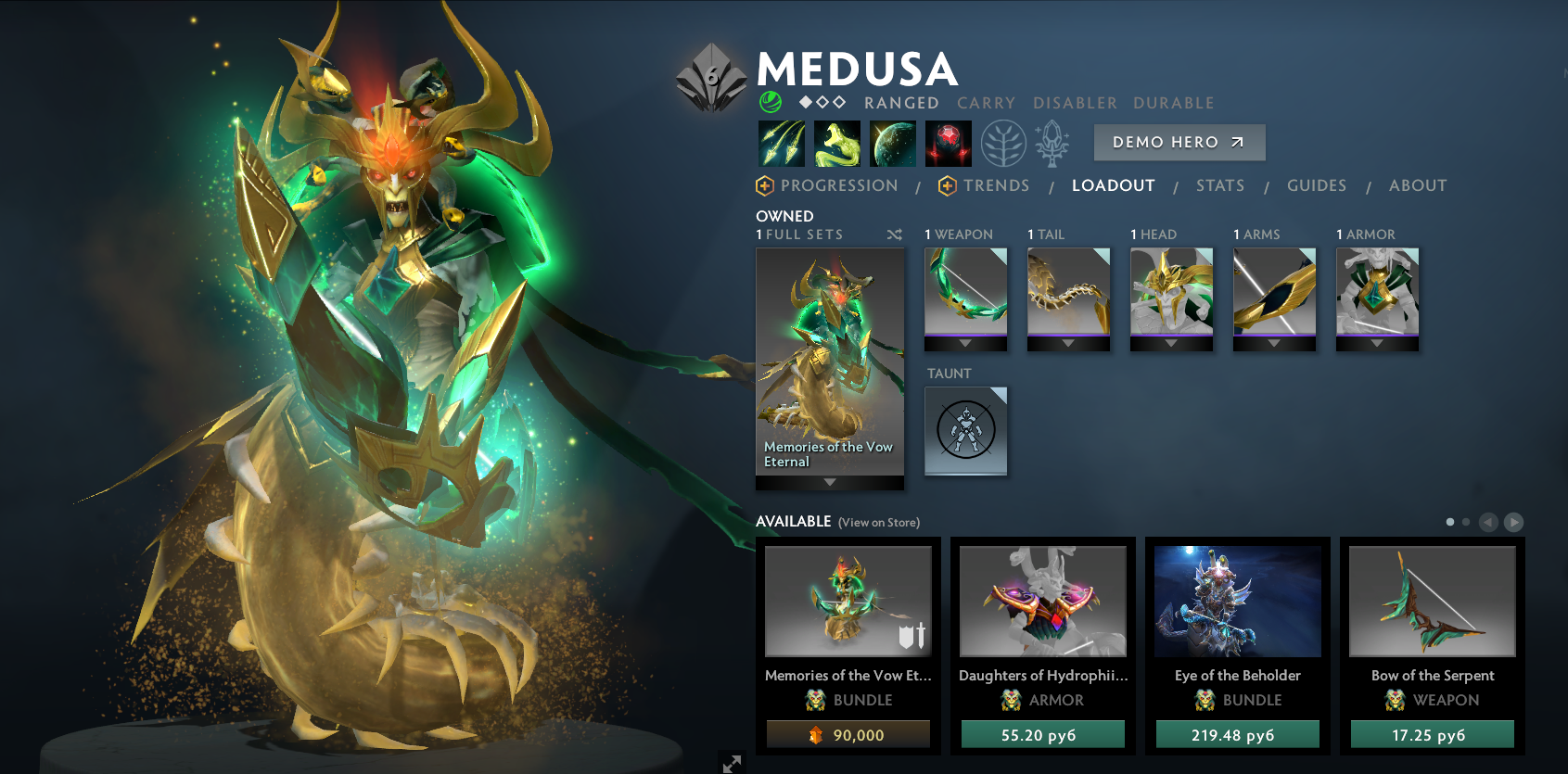Viewport: 1568px width, 774px height.
Task: Click the Taunt slot icon
Action: pyautogui.click(x=965, y=431)
